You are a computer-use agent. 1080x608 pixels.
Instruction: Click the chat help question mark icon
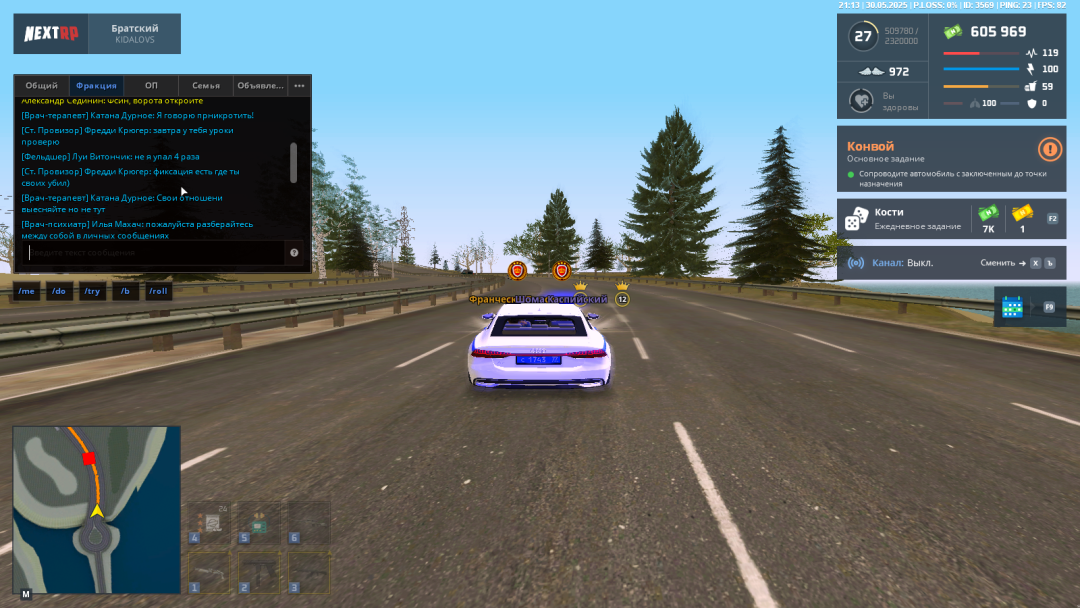click(295, 253)
